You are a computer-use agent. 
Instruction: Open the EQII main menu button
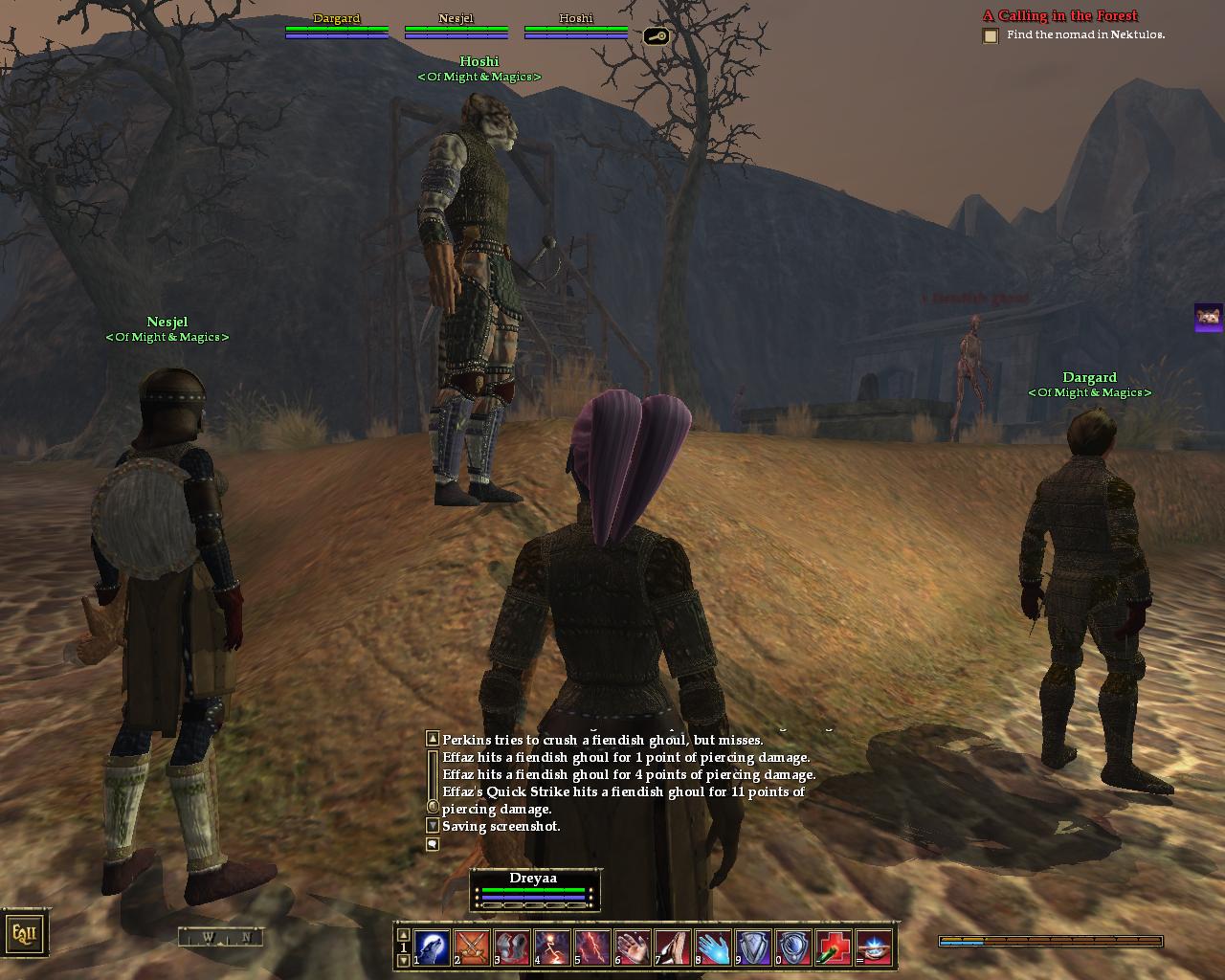24,933
